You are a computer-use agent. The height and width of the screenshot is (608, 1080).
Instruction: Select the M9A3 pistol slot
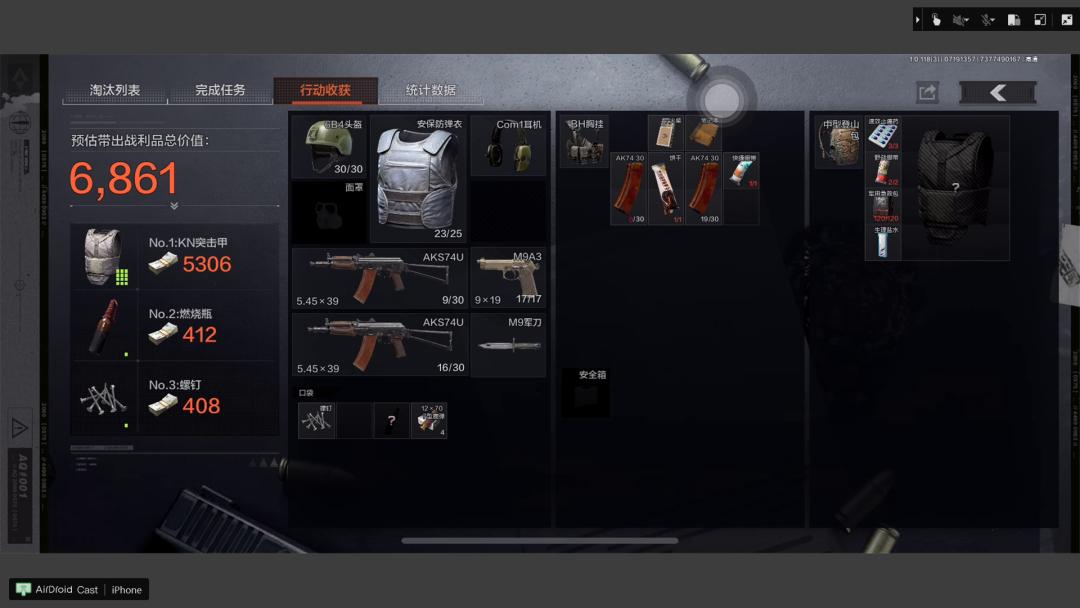pos(508,278)
